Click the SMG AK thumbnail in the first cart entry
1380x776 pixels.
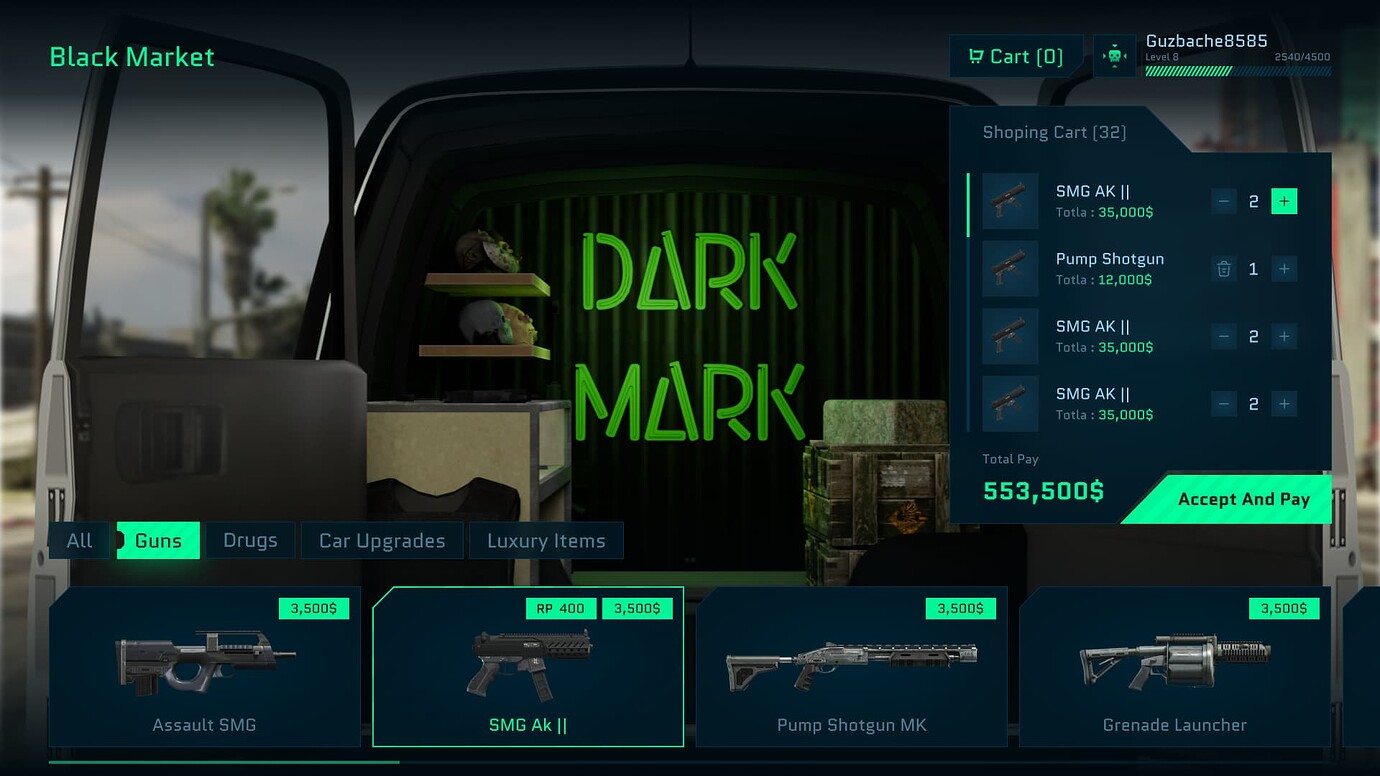(x=1010, y=200)
